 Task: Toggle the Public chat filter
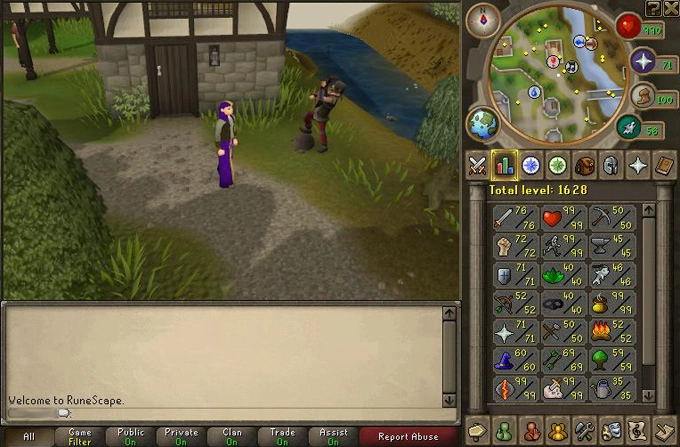pyautogui.click(x=130, y=437)
